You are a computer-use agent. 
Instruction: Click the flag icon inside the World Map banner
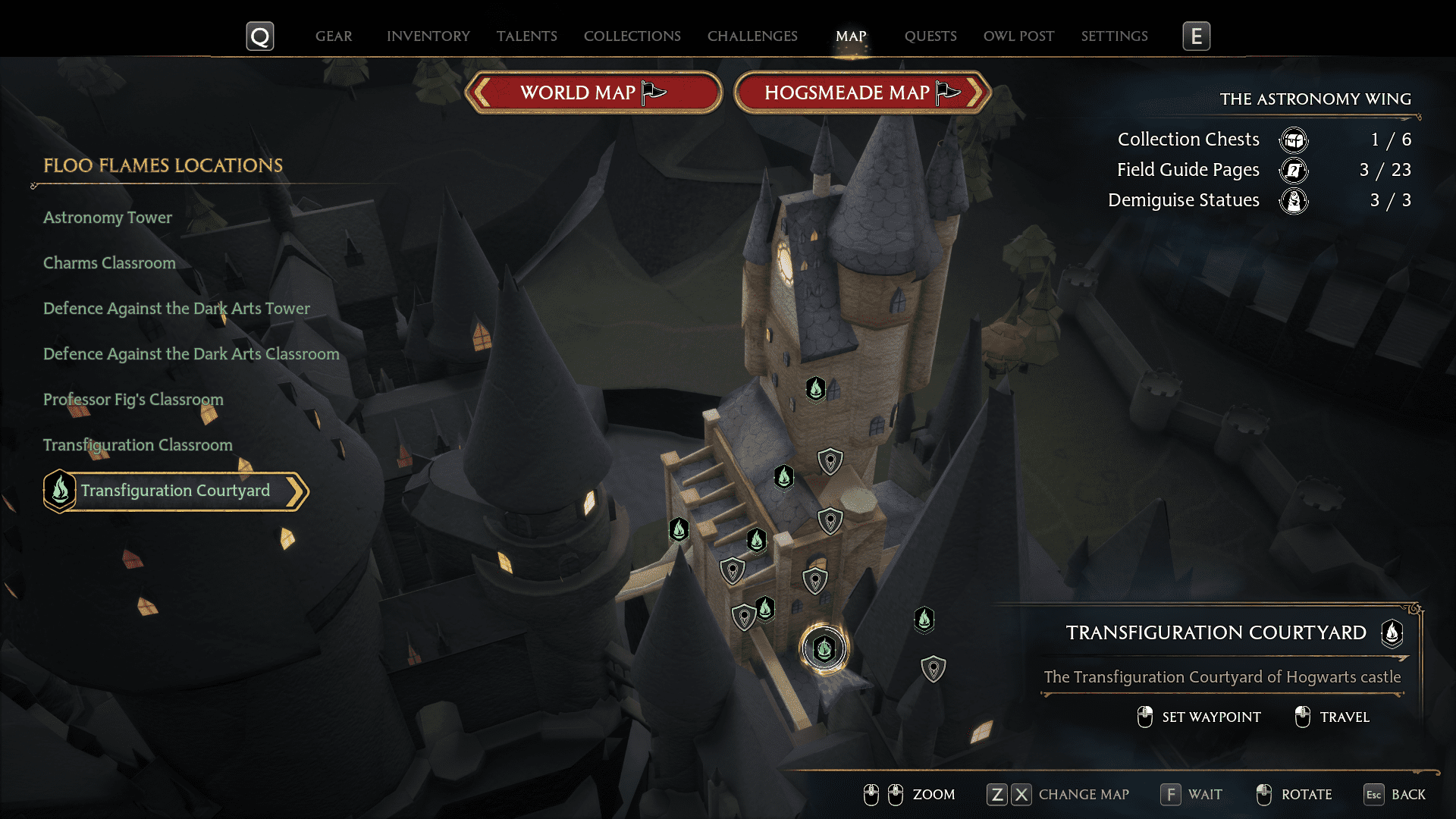point(652,91)
